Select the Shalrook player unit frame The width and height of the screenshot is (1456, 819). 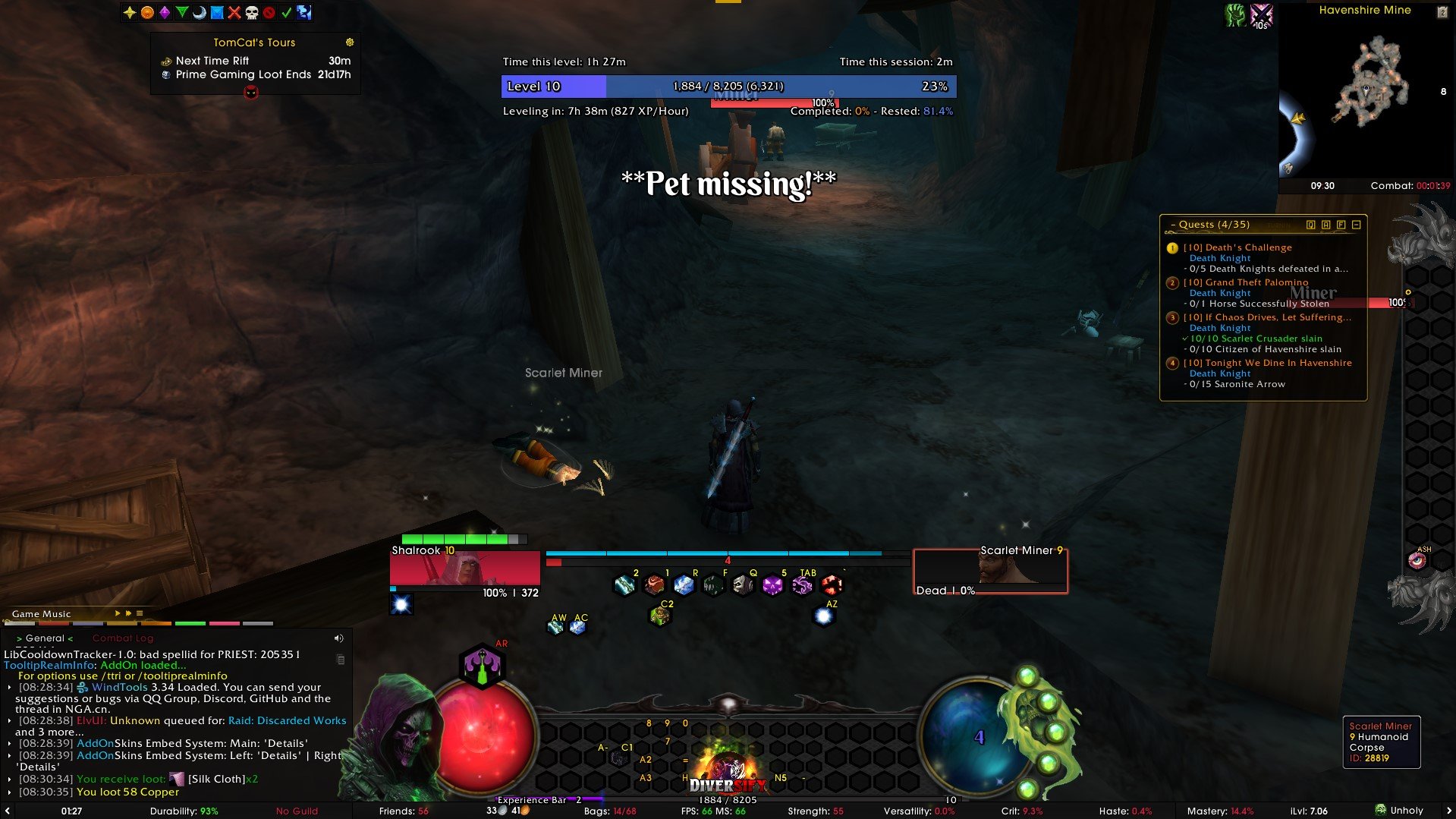coord(464,569)
